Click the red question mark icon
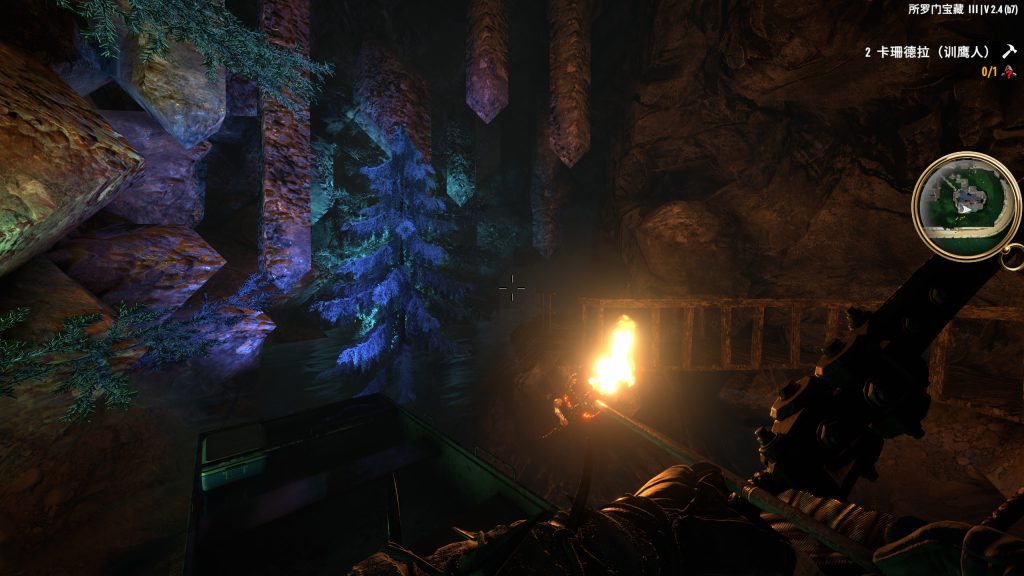1024x576 pixels. pyautogui.click(x=1007, y=71)
